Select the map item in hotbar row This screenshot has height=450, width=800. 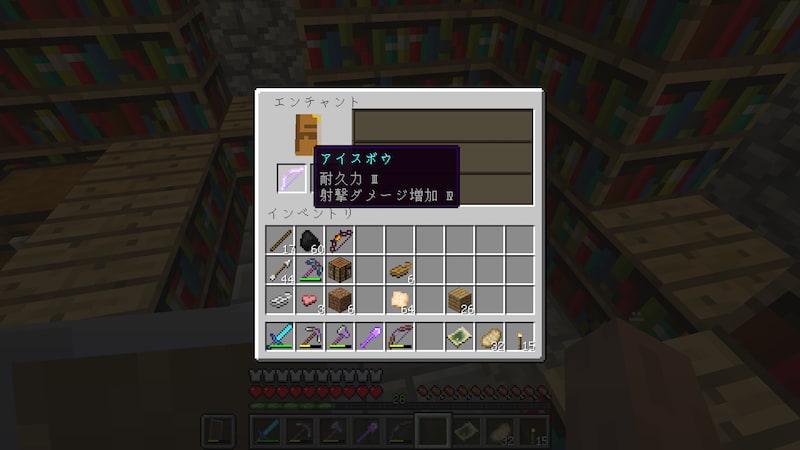point(460,337)
